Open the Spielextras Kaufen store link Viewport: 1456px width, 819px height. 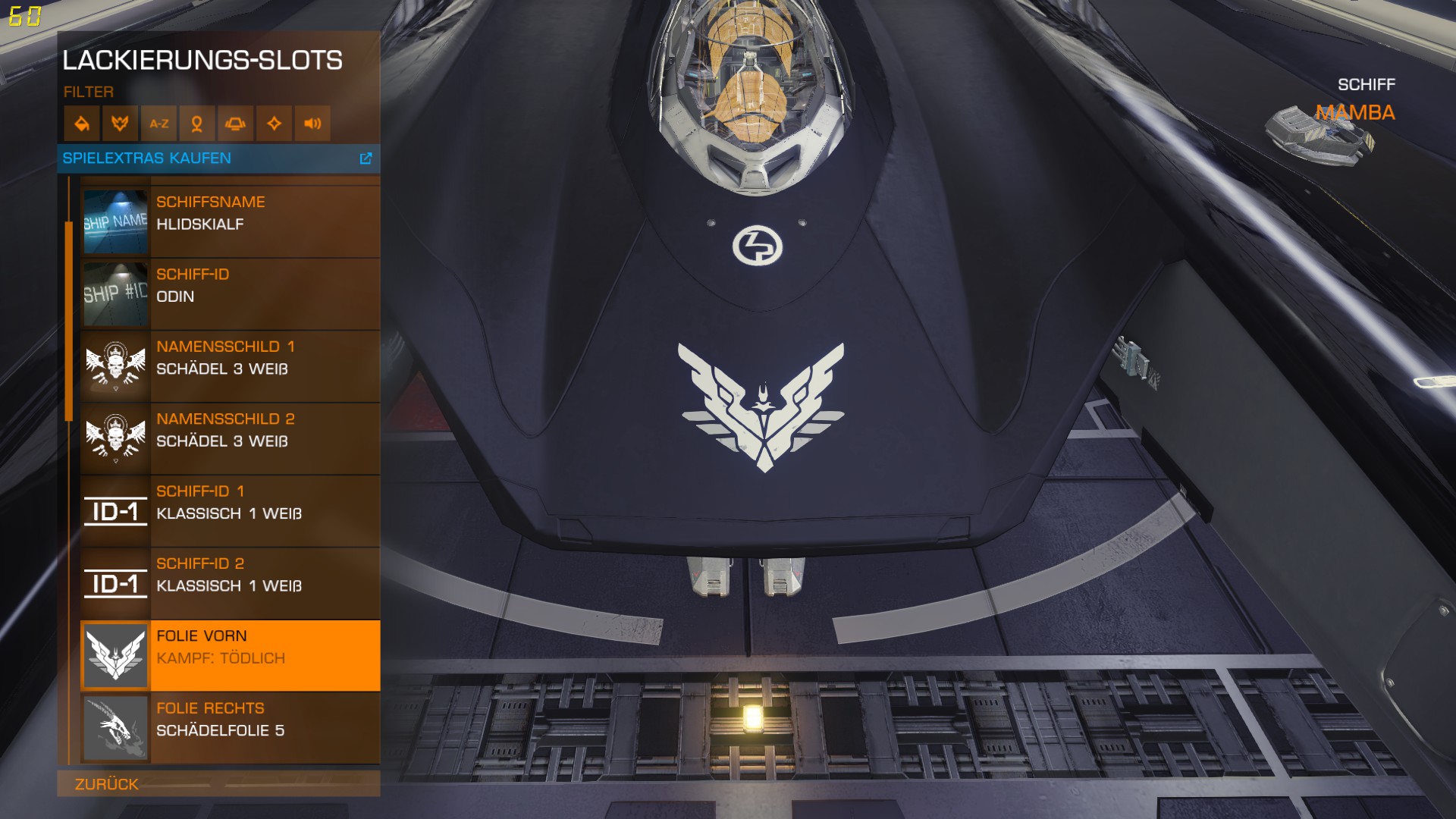(x=218, y=158)
